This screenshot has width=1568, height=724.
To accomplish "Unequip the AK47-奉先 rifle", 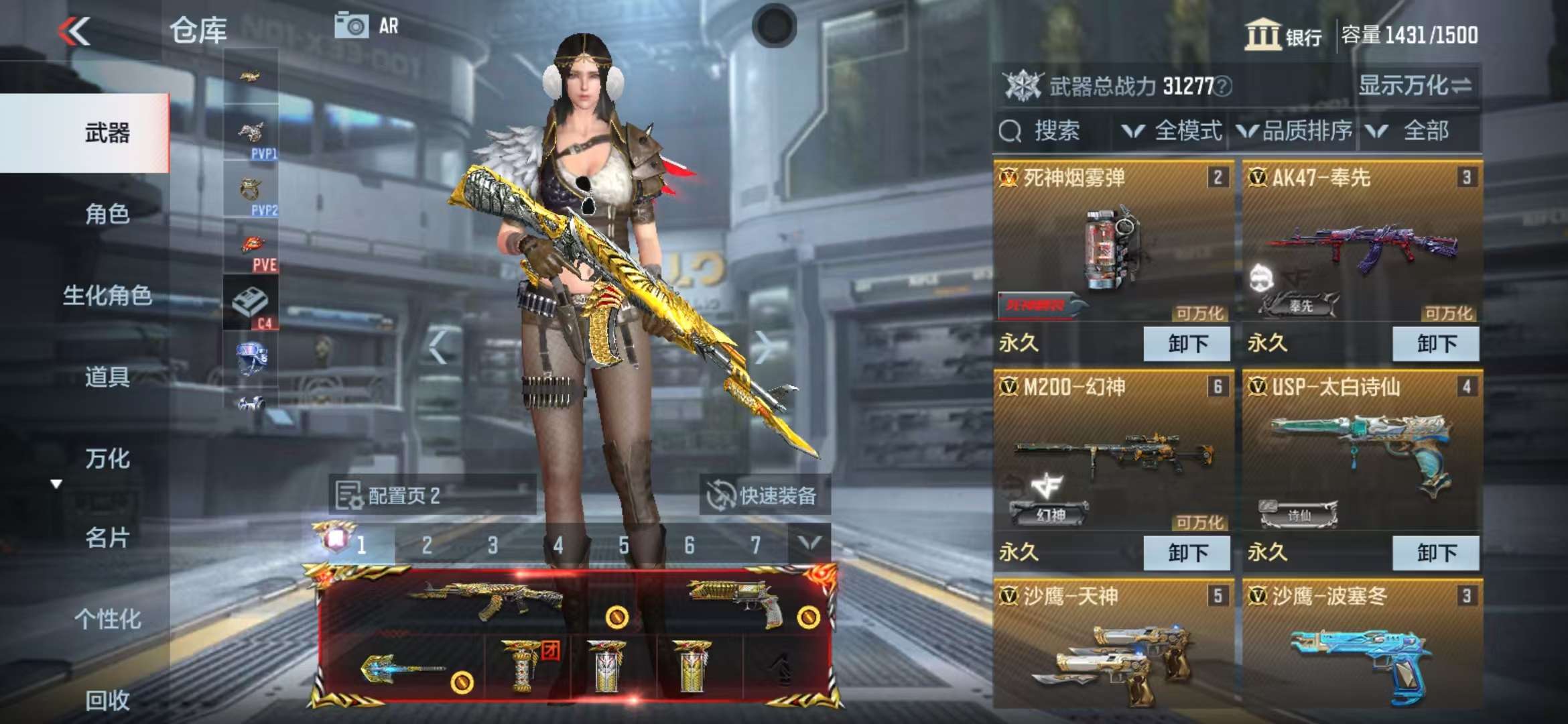I will [x=1435, y=344].
